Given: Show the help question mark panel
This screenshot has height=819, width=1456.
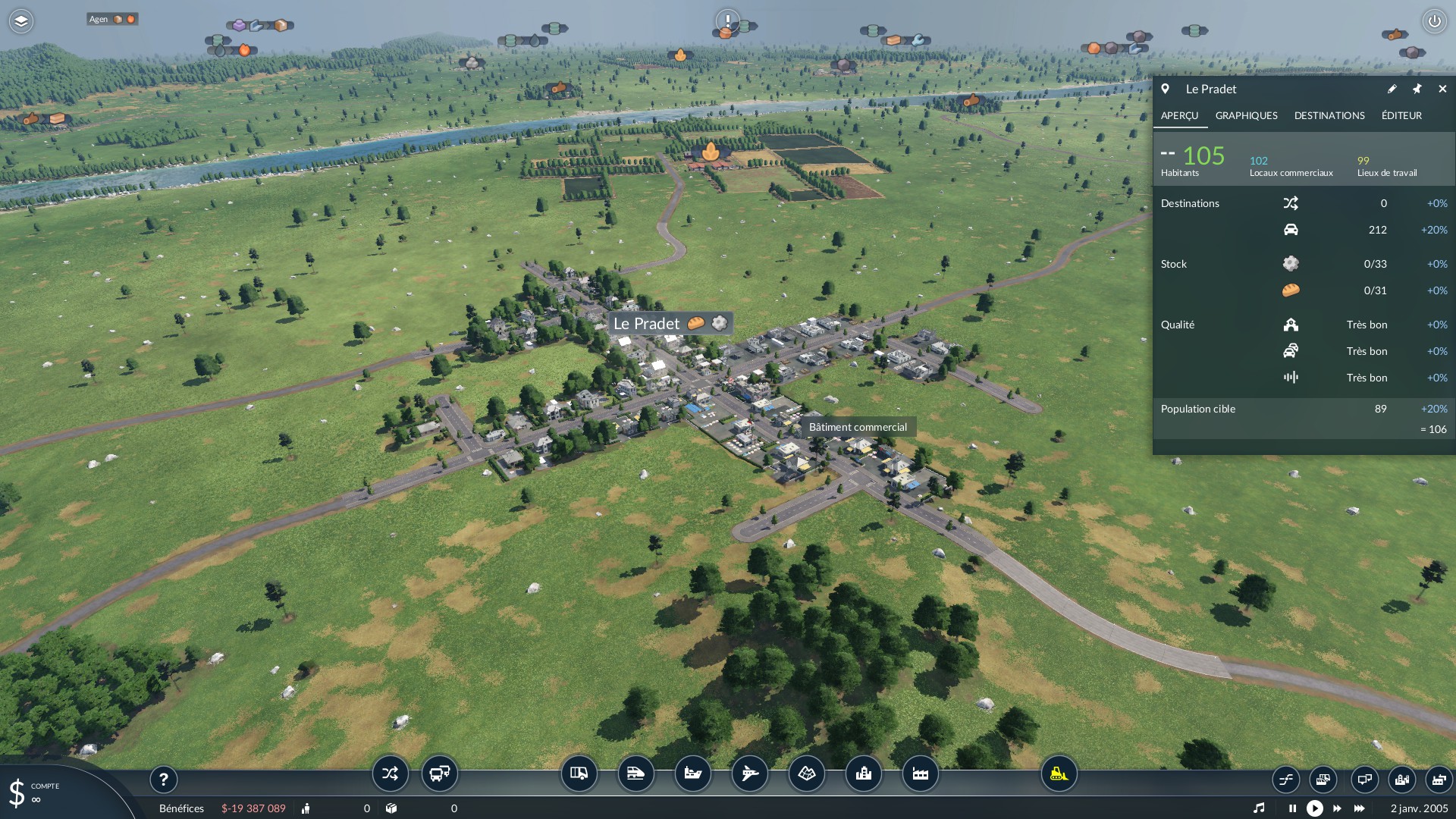Looking at the screenshot, I should (x=163, y=779).
